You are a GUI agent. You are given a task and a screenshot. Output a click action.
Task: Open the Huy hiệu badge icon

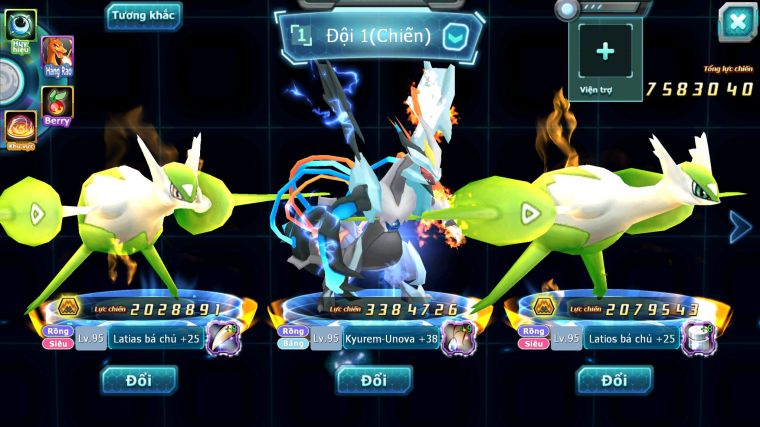coord(20,28)
